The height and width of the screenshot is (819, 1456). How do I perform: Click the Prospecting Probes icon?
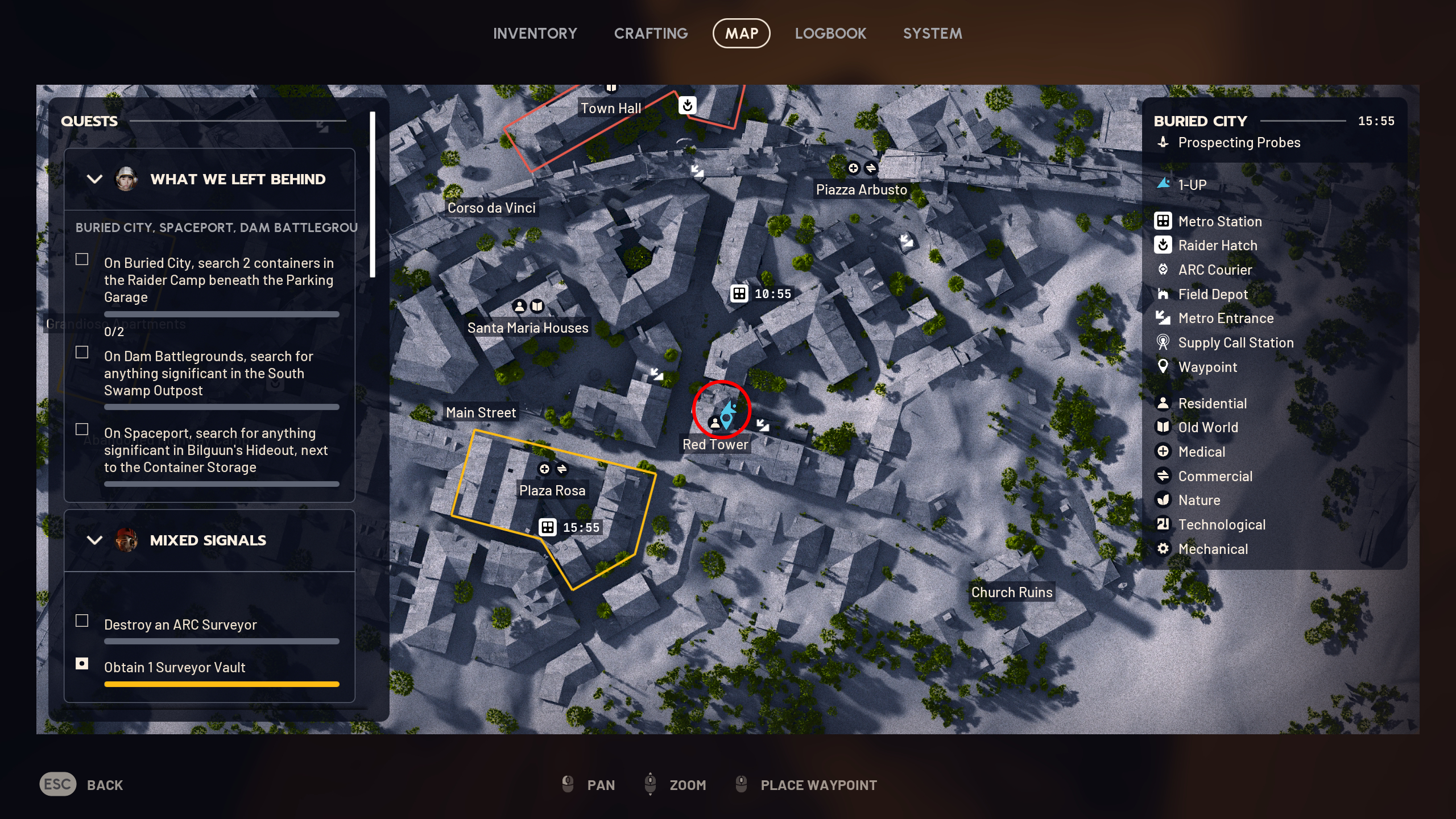[x=1164, y=142]
